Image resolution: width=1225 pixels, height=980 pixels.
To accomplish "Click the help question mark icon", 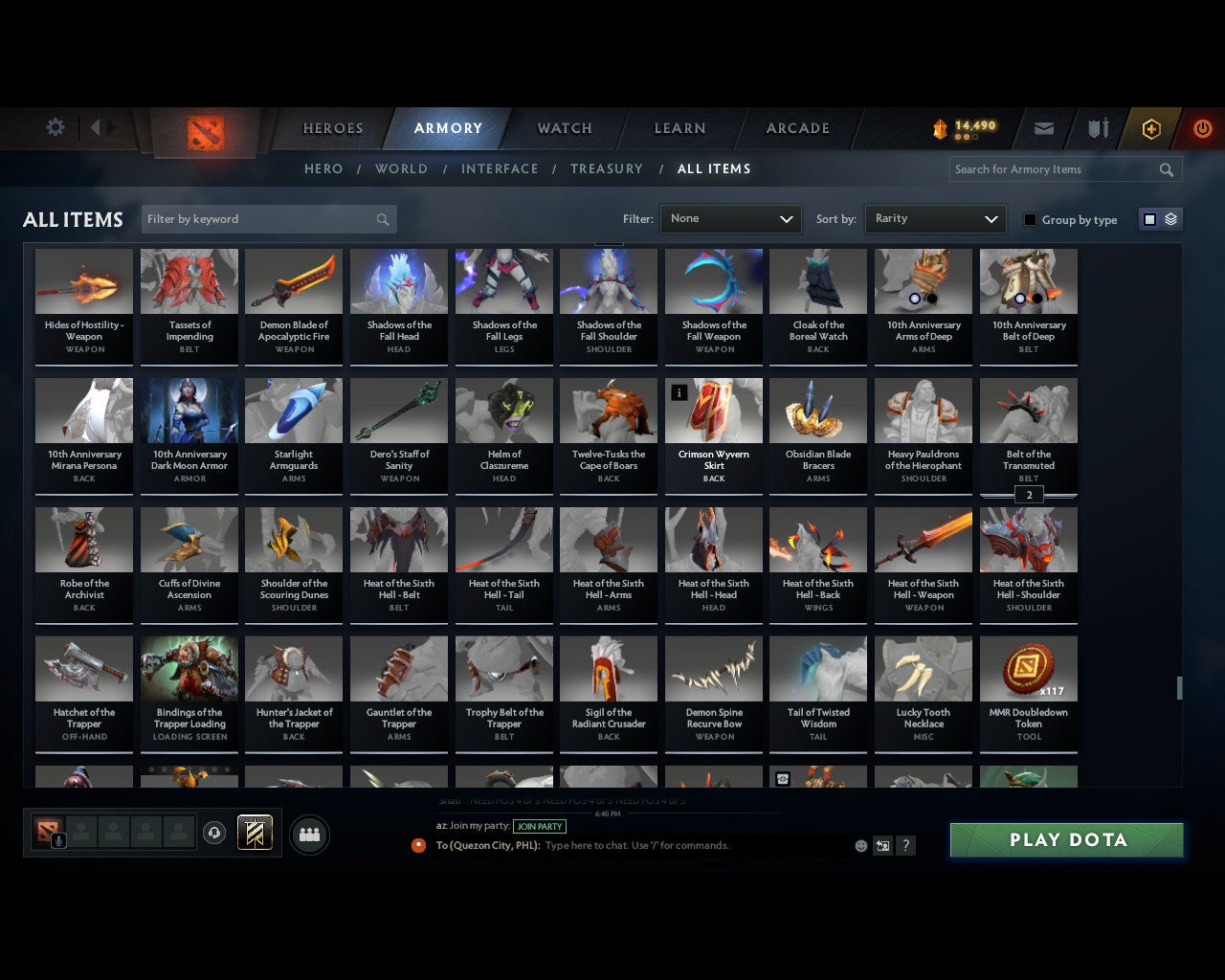I will pyautogui.click(x=905, y=845).
